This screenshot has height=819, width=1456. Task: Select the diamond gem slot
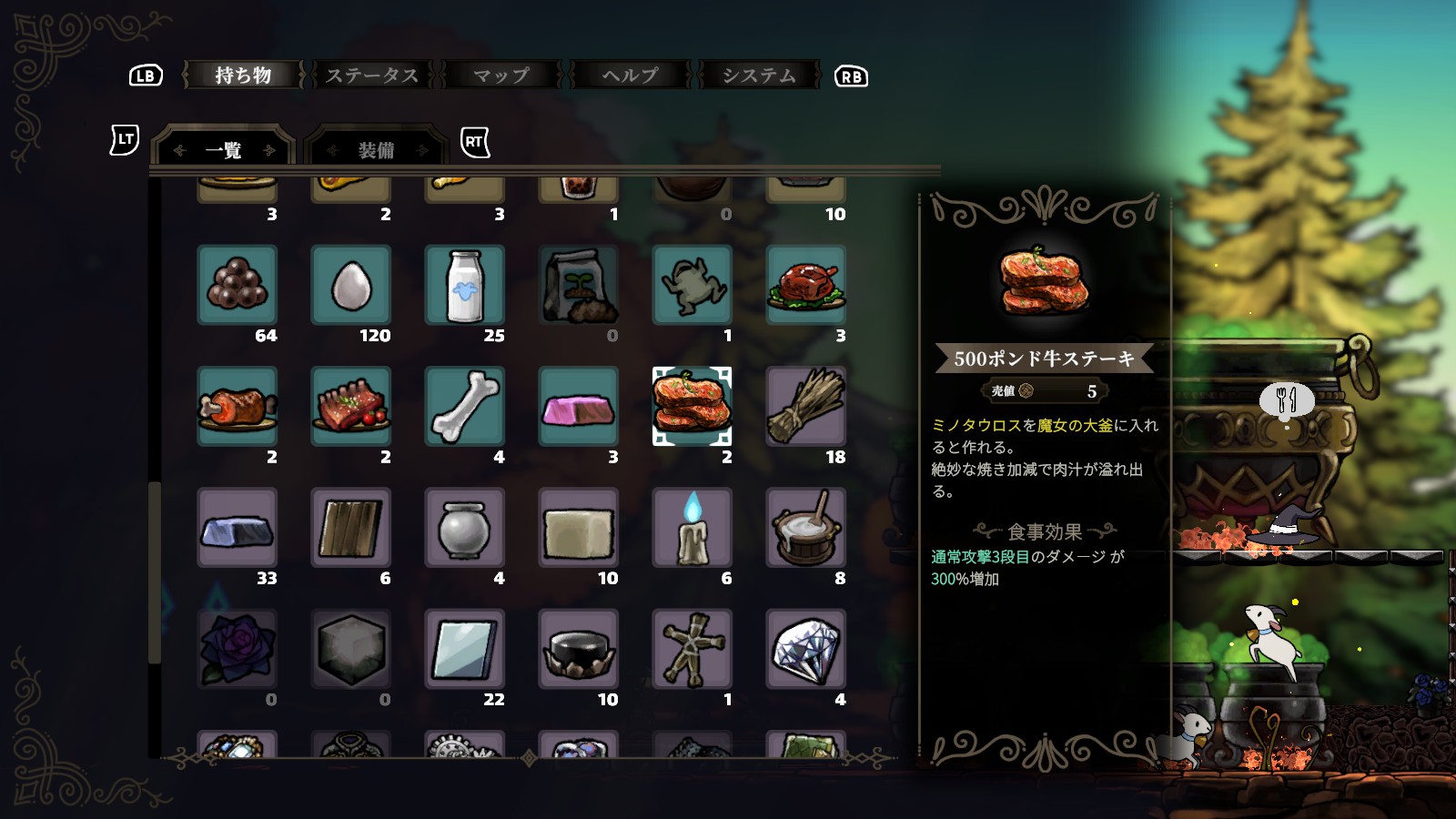tap(806, 649)
